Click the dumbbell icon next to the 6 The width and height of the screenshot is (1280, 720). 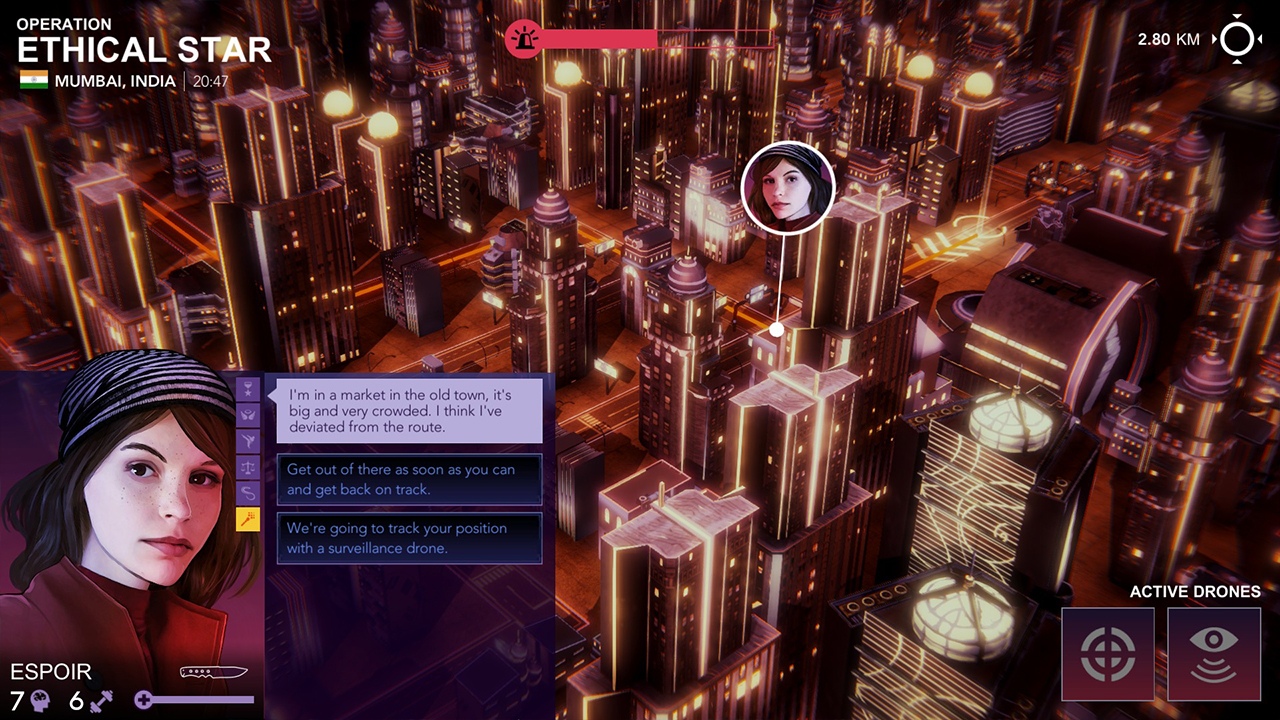coord(100,700)
